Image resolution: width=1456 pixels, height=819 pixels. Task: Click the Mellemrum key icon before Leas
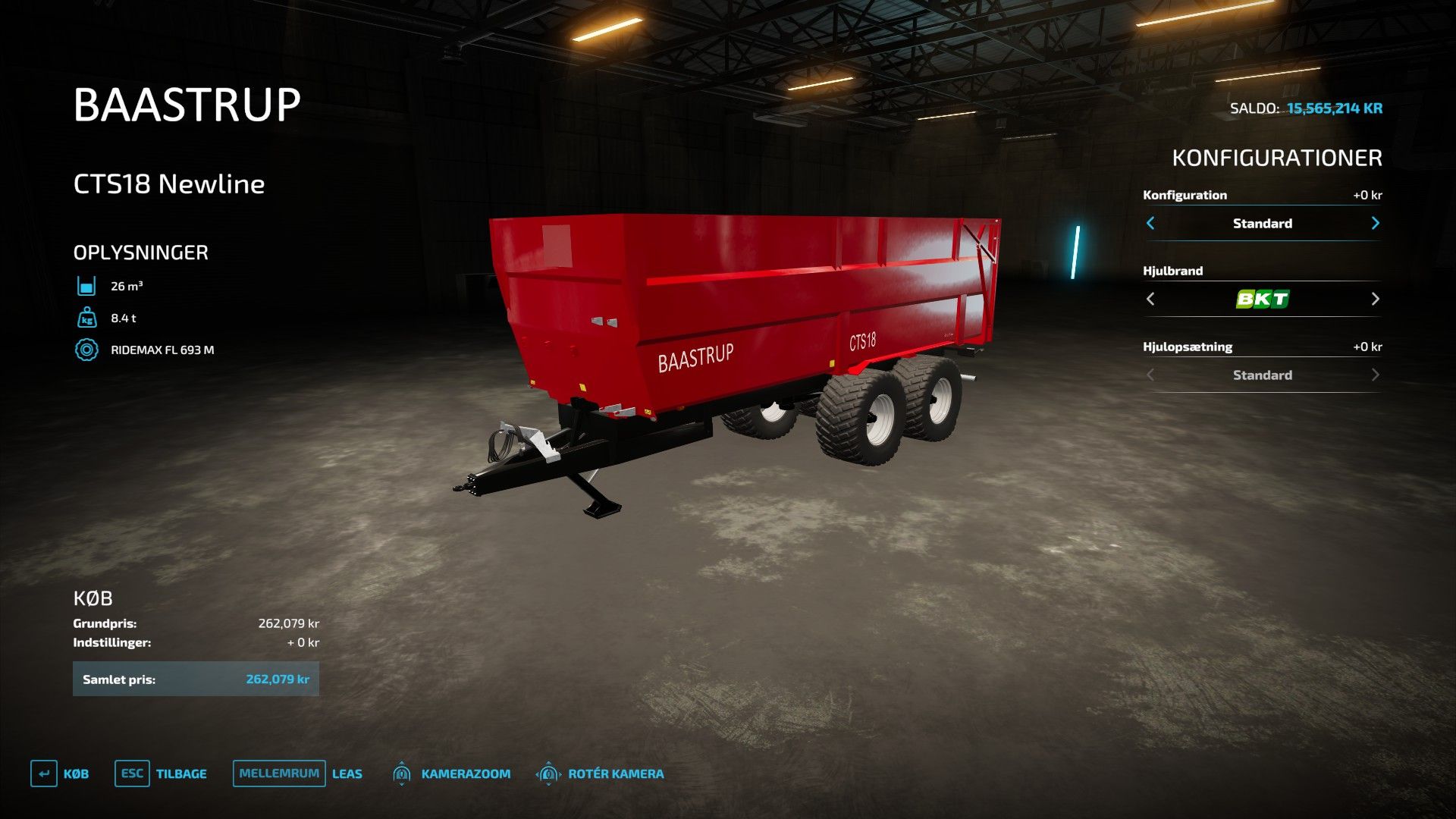tap(278, 773)
